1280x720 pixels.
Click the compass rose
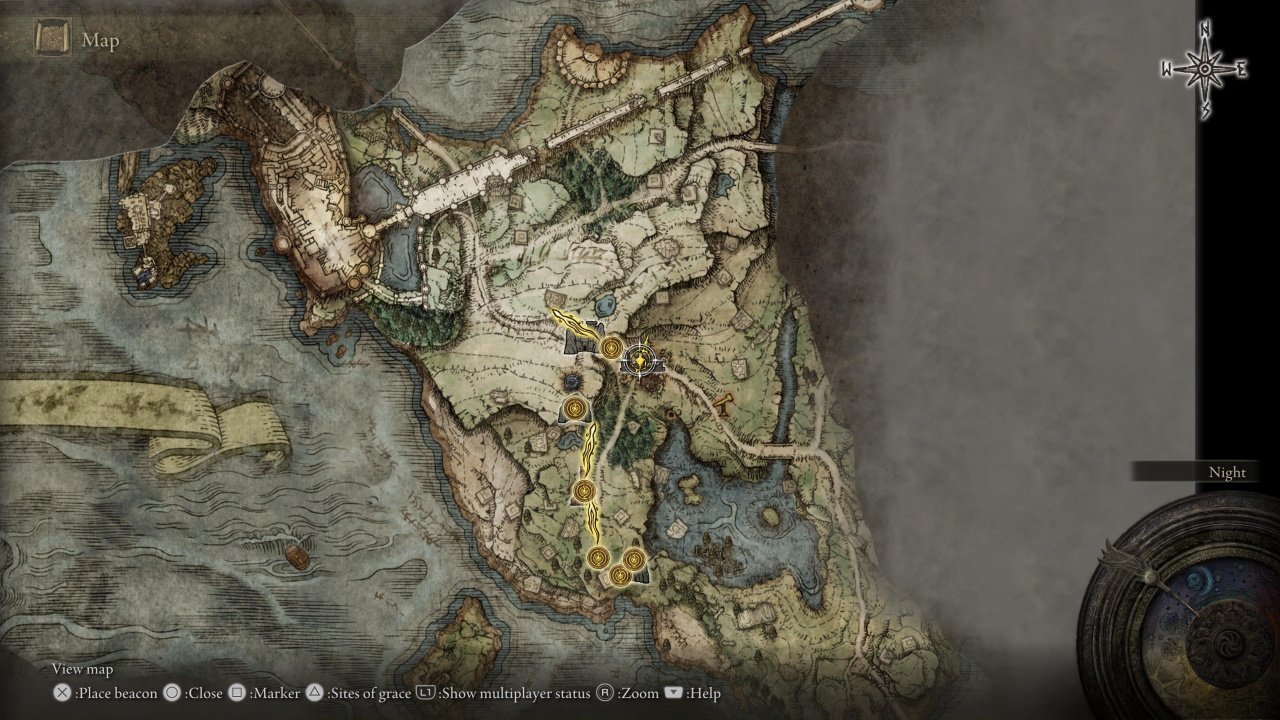coord(1204,69)
